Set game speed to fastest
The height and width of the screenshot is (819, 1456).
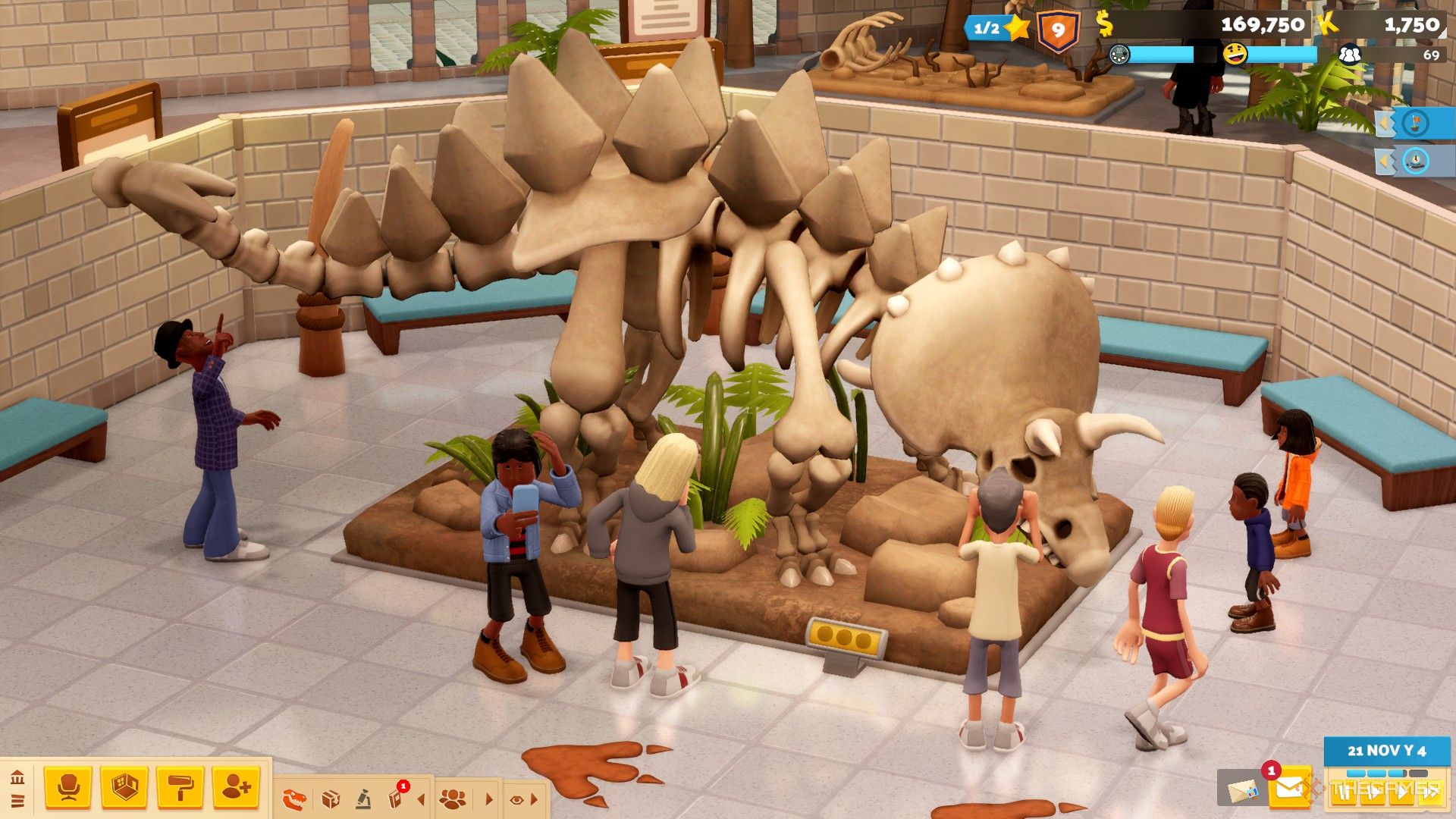pyautogui.click(x=1429, y=793)
